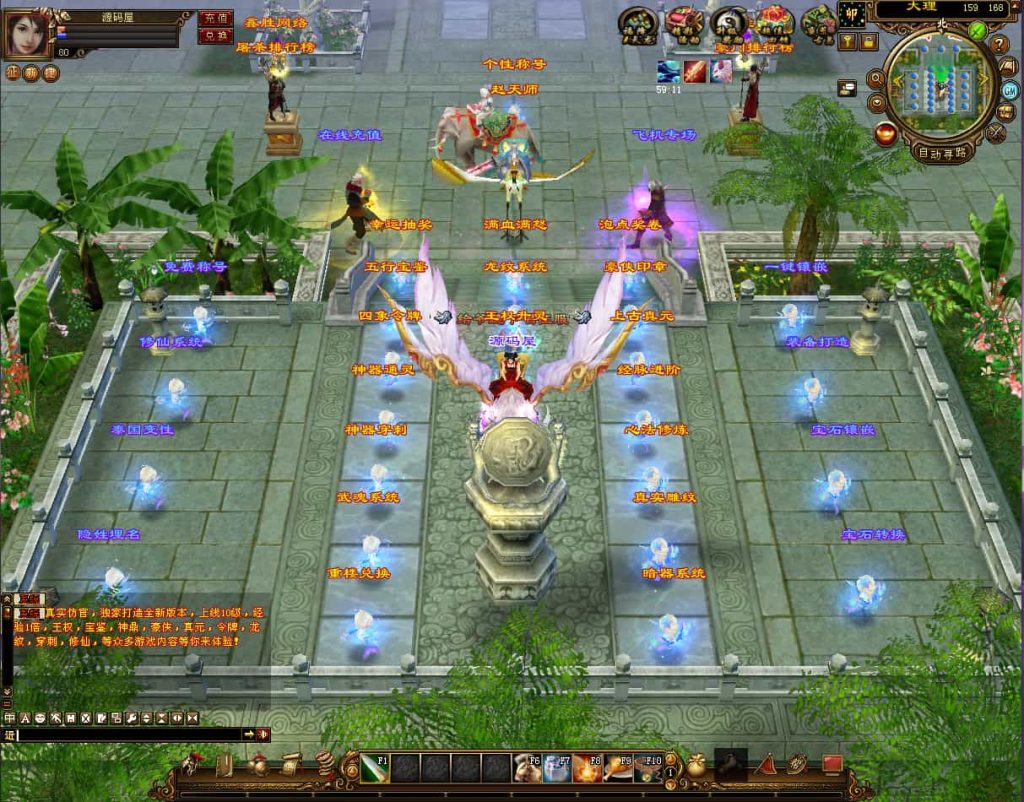Click the gold key button

pyautogui.click(x=847, y=41)
